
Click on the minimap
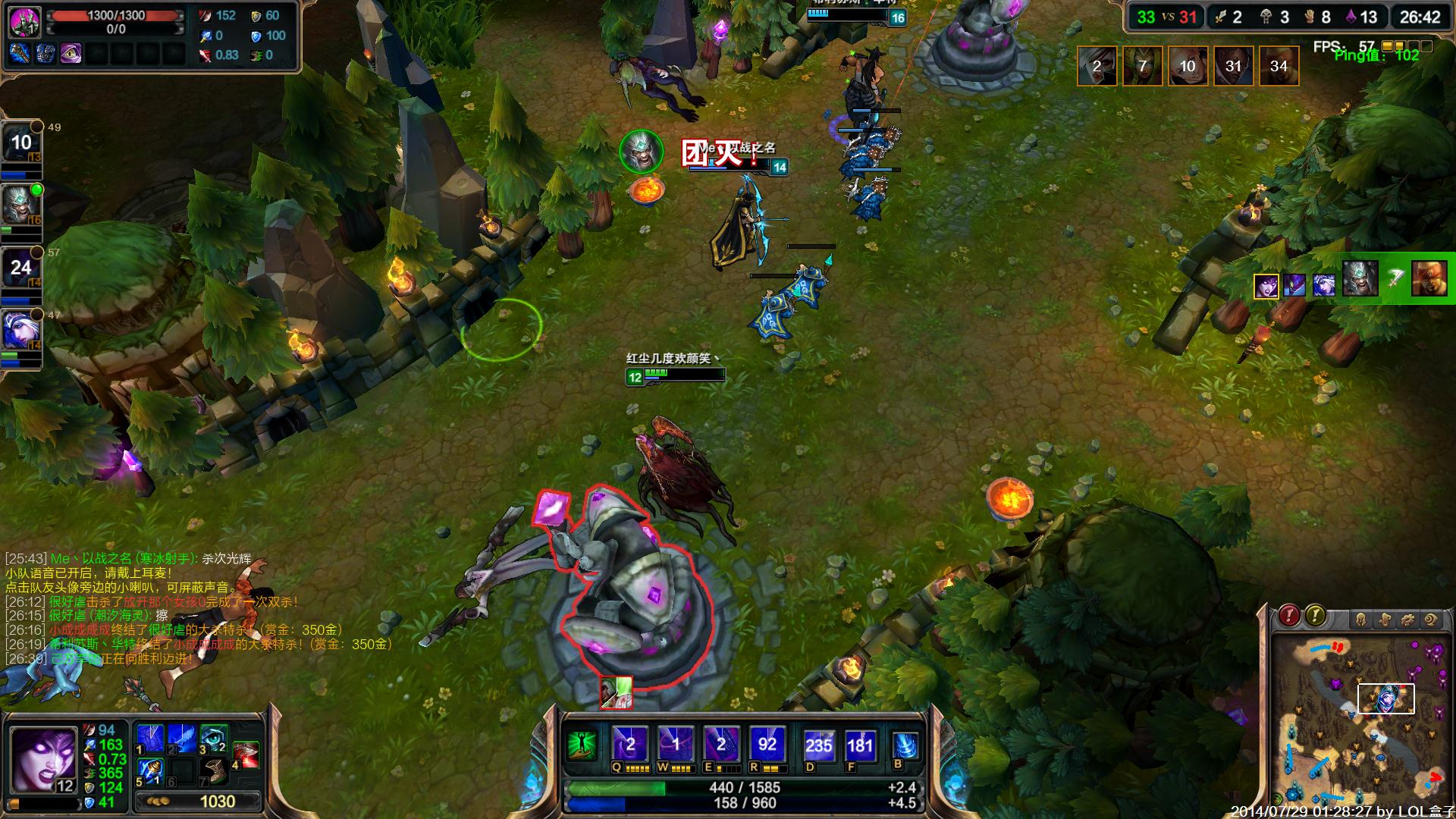tap(1357, 720)
